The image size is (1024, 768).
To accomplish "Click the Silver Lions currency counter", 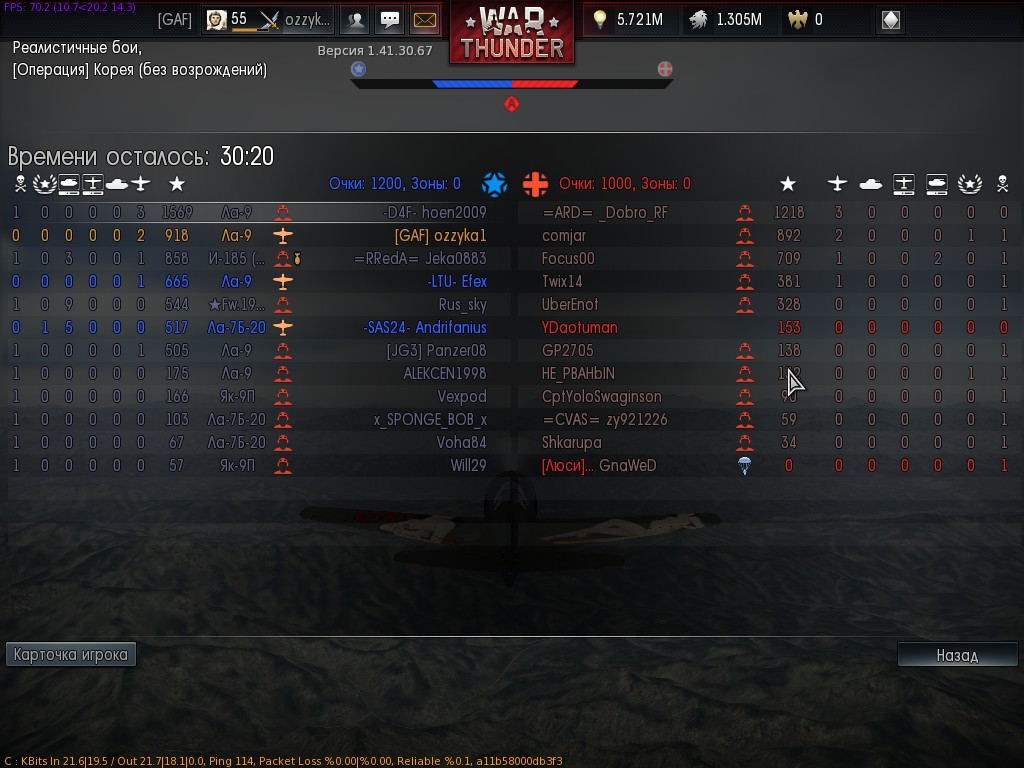I will 726,20.
